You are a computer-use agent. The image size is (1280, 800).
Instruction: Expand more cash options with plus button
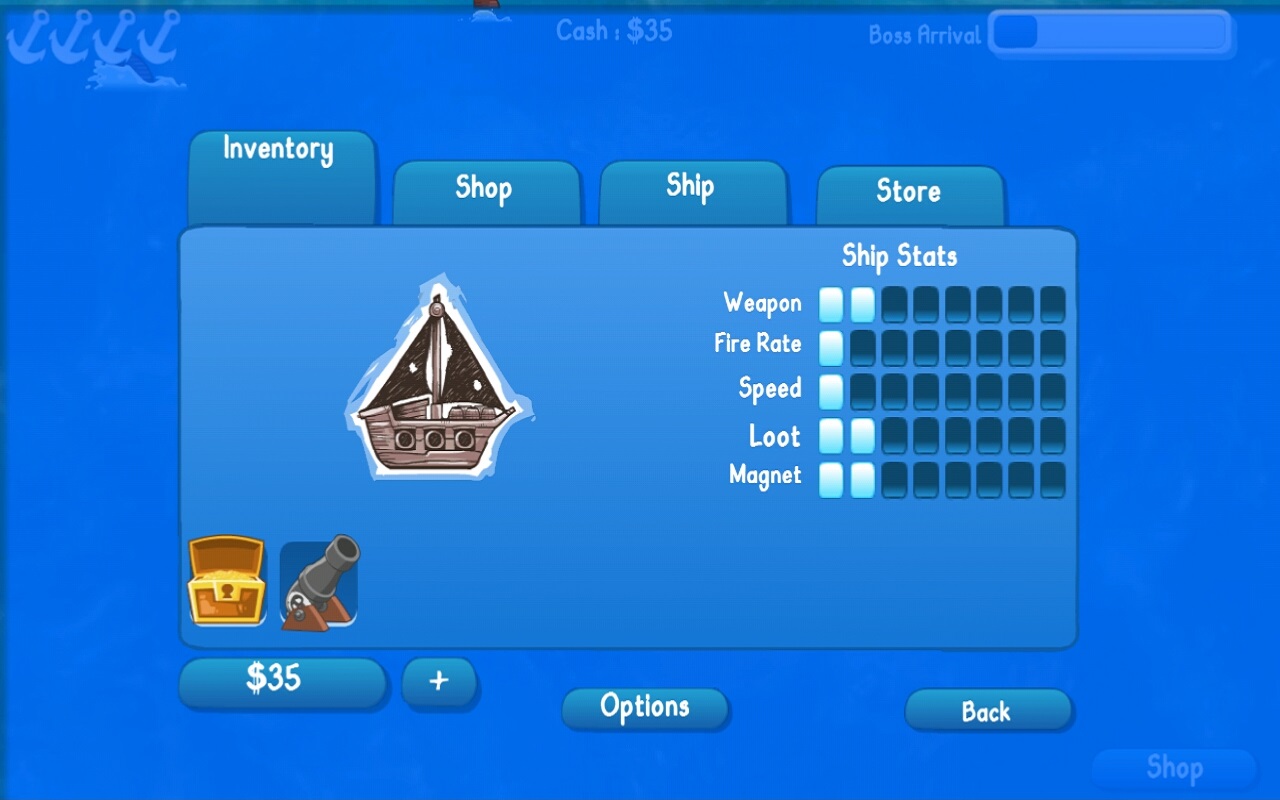(440, 681)
